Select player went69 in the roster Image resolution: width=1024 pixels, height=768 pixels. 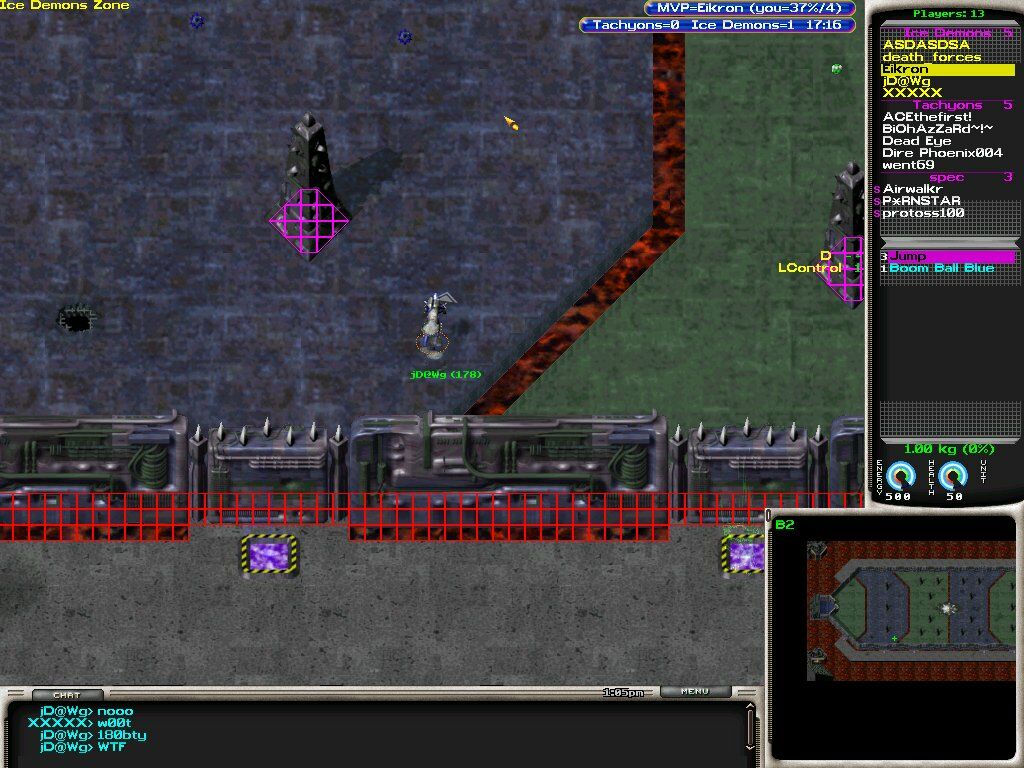[908, 165]
